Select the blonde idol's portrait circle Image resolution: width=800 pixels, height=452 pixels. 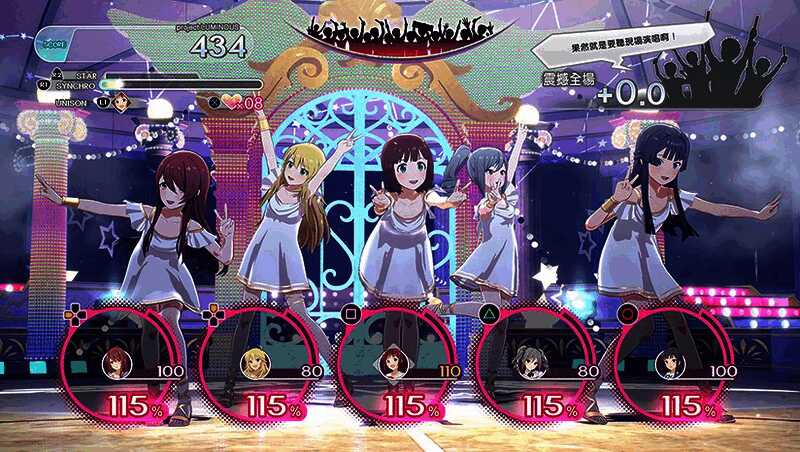pos(254,363)
